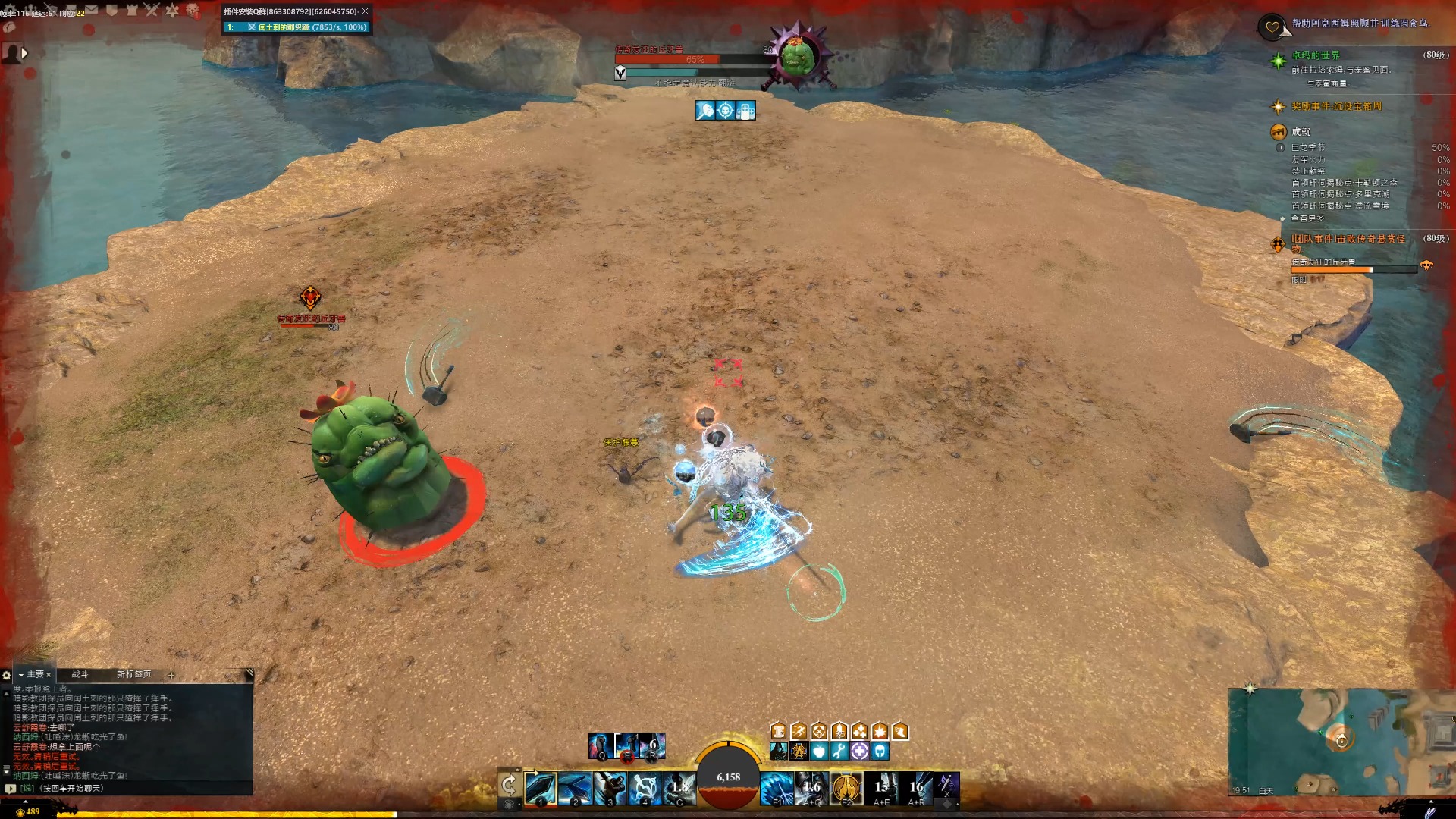Use the sword skill bound to X

click(946, 786)
